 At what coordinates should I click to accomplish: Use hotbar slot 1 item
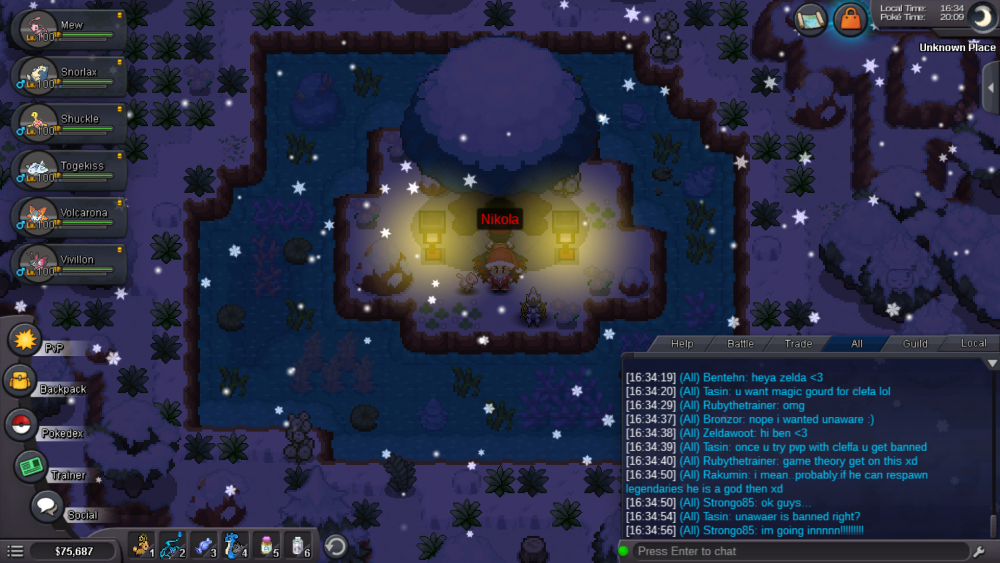(142, 546)
